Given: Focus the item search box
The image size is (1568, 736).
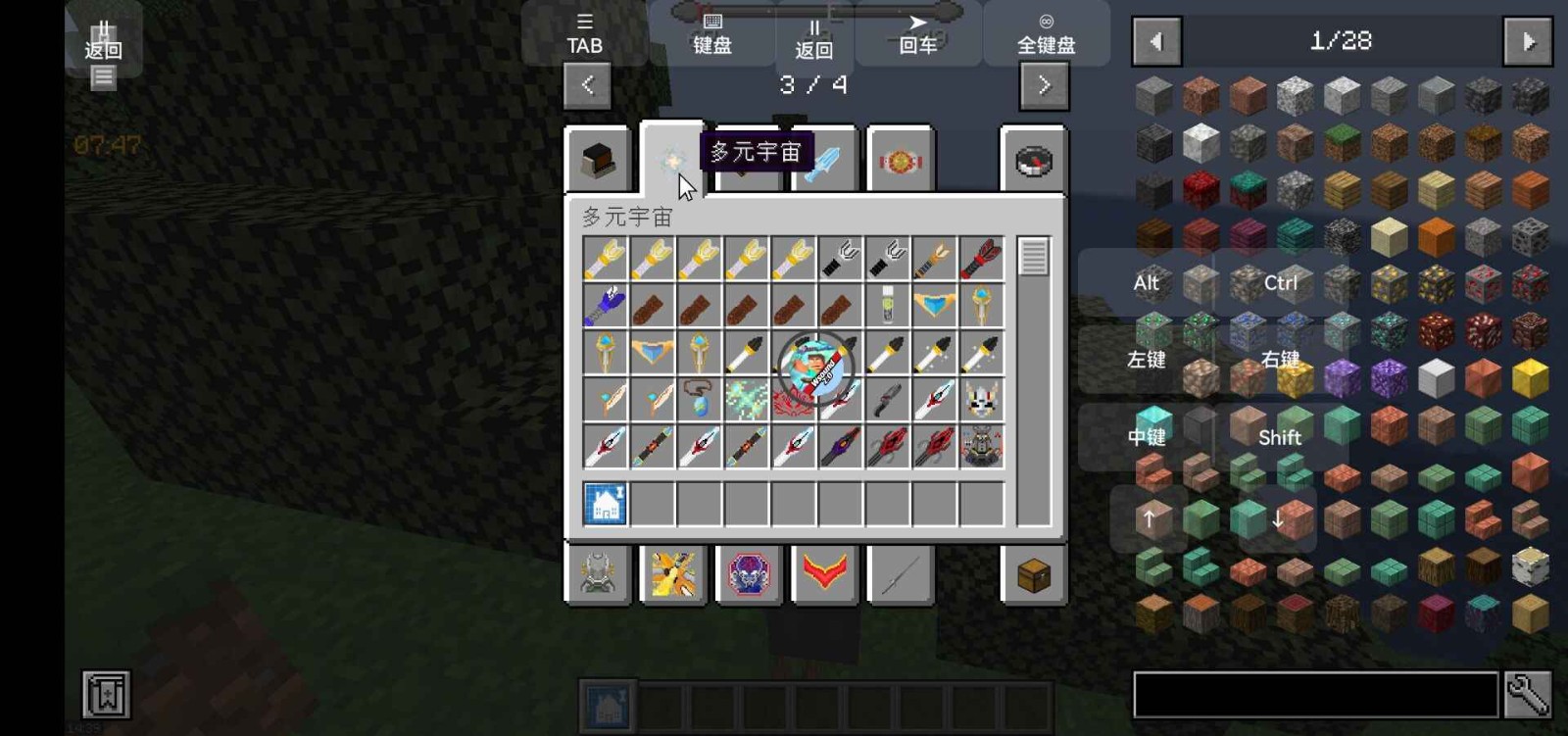Looking at the screenshot, I should point(1315,695).
